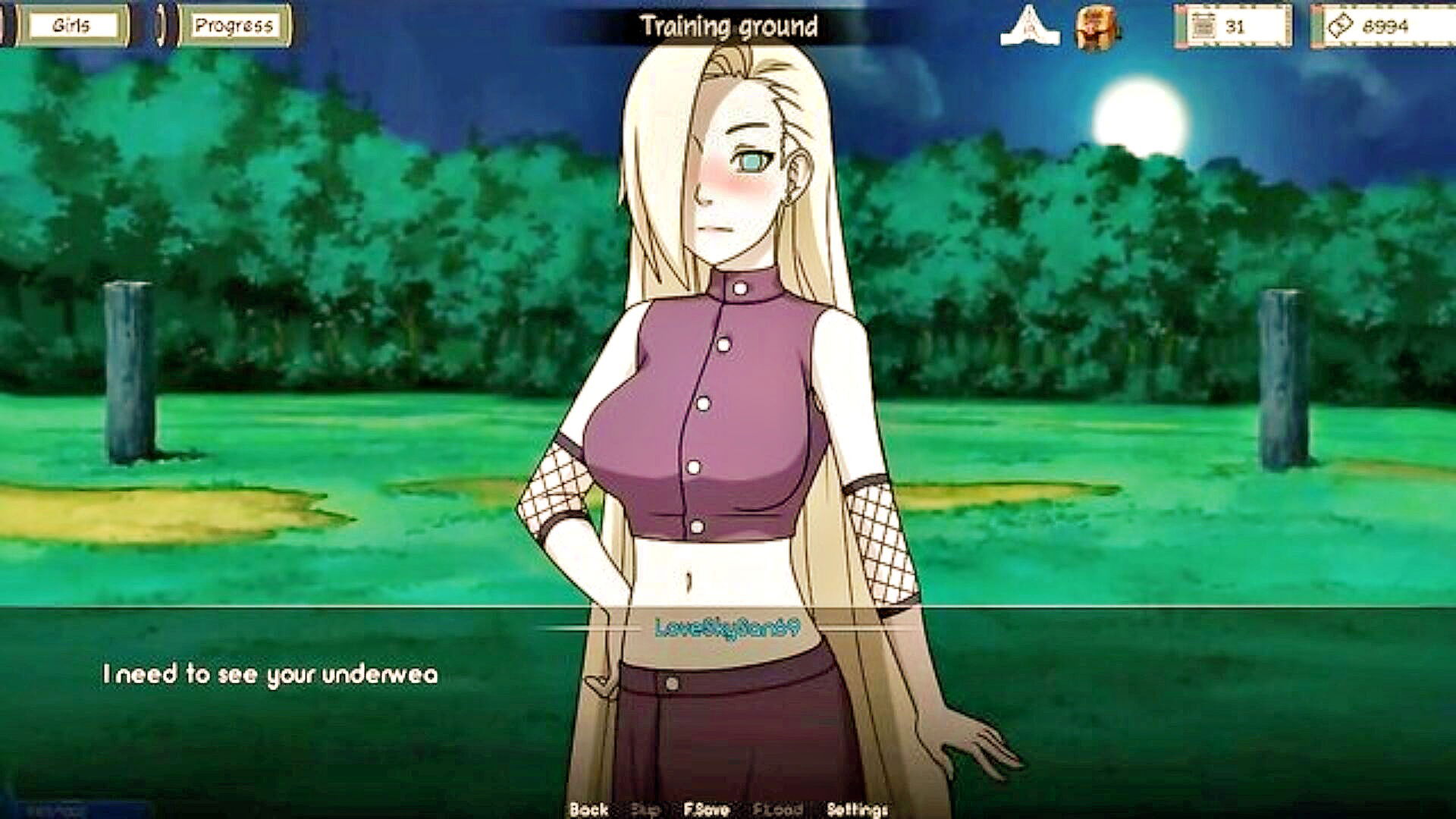Go Back in the dialogue
This screenshot has height=819, width=1456.
pos(588,809)
